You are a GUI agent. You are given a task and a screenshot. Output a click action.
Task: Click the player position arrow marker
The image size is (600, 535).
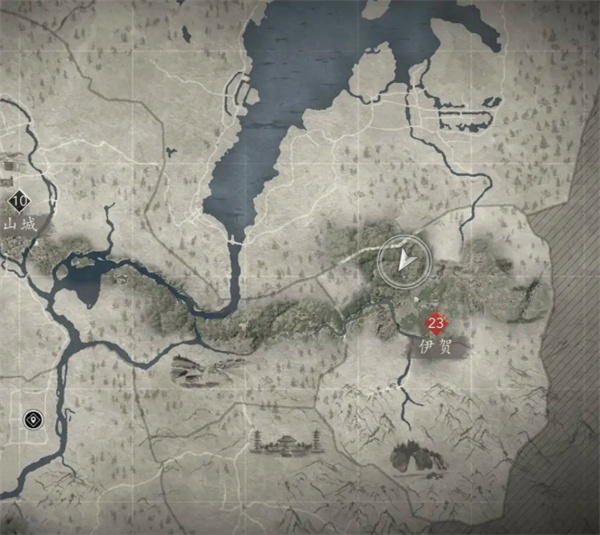tap(405, 262)
